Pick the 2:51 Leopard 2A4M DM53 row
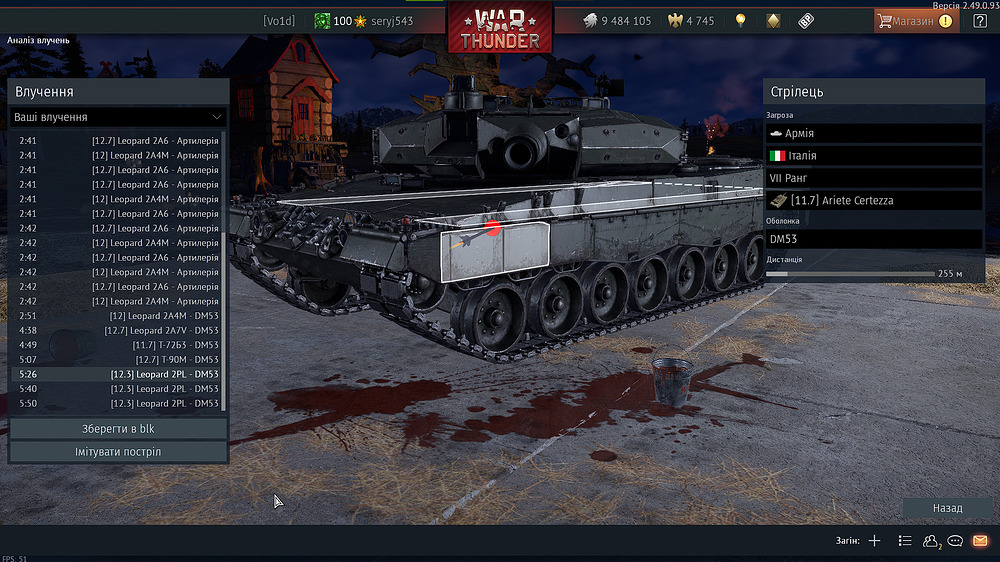 [118, 316]
